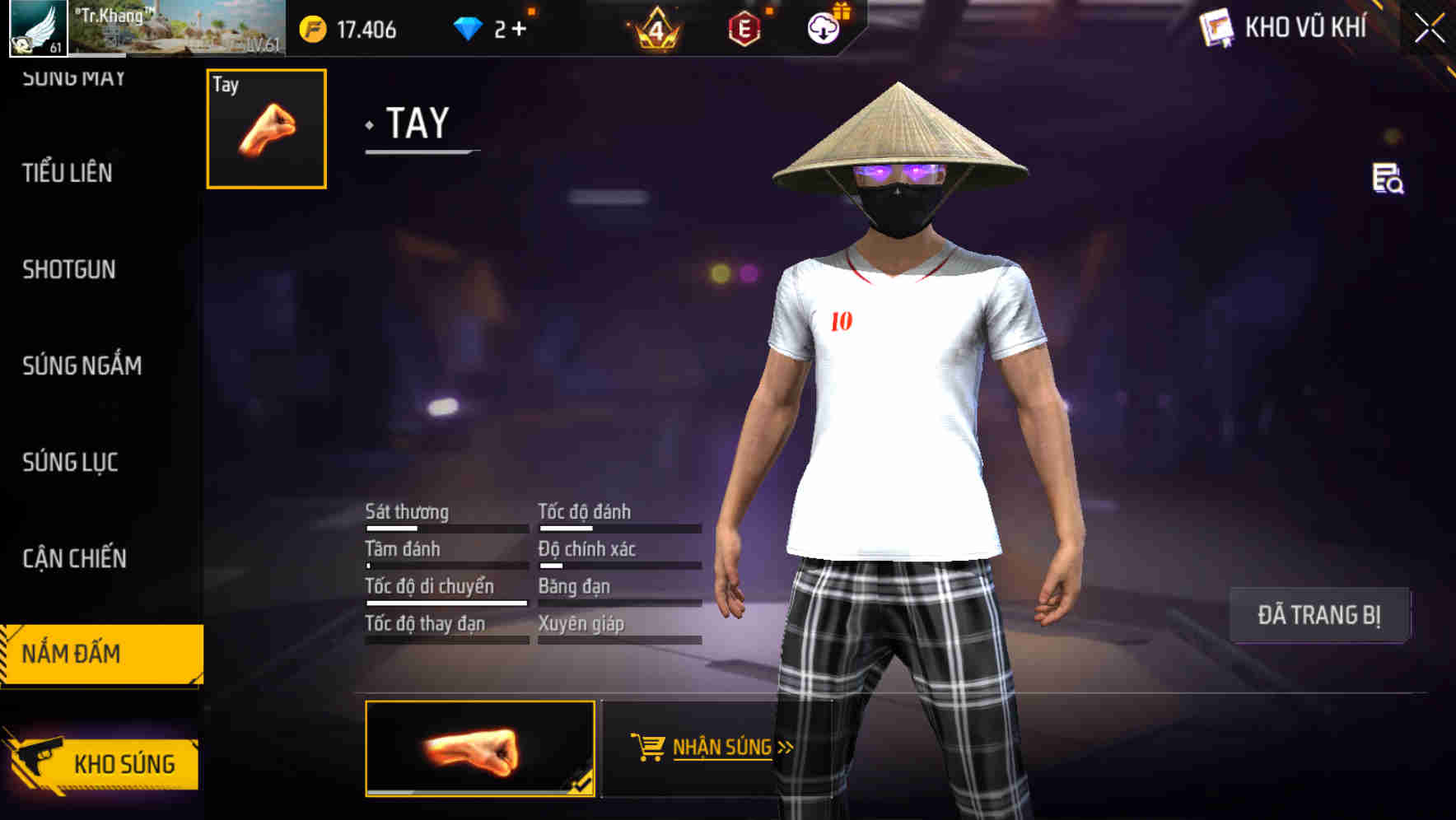Click the gun icon beside KHO VŨ KHÍ

(x=1215, y=27)
